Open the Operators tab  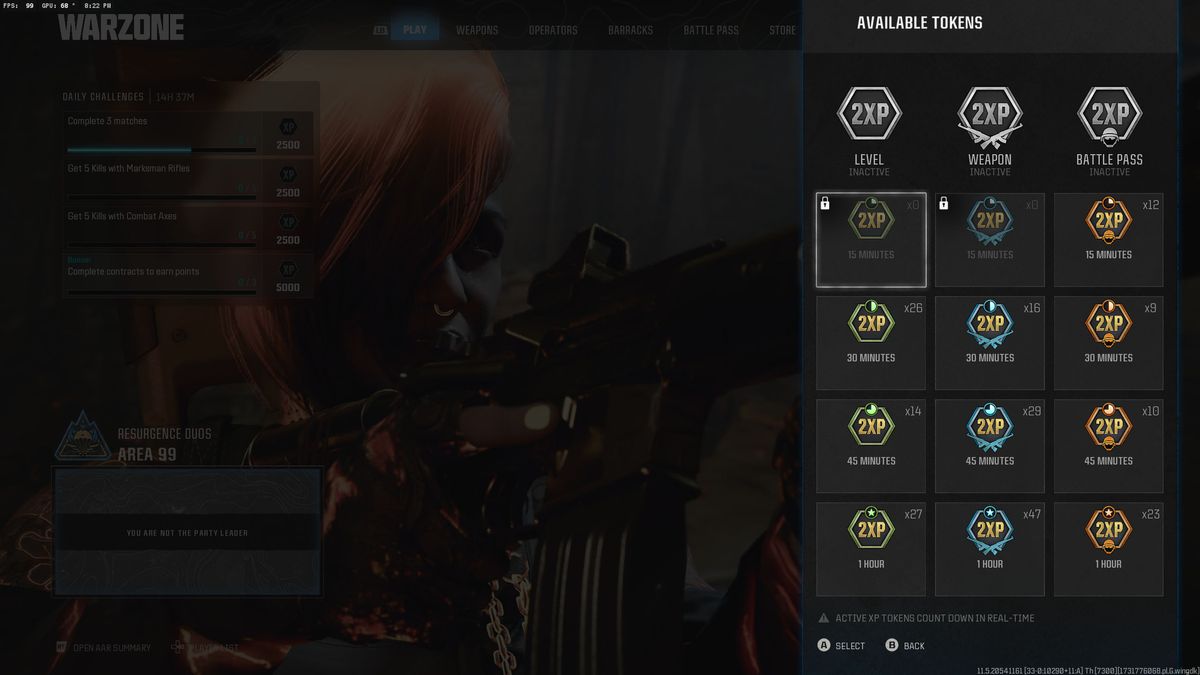(553, 30)
